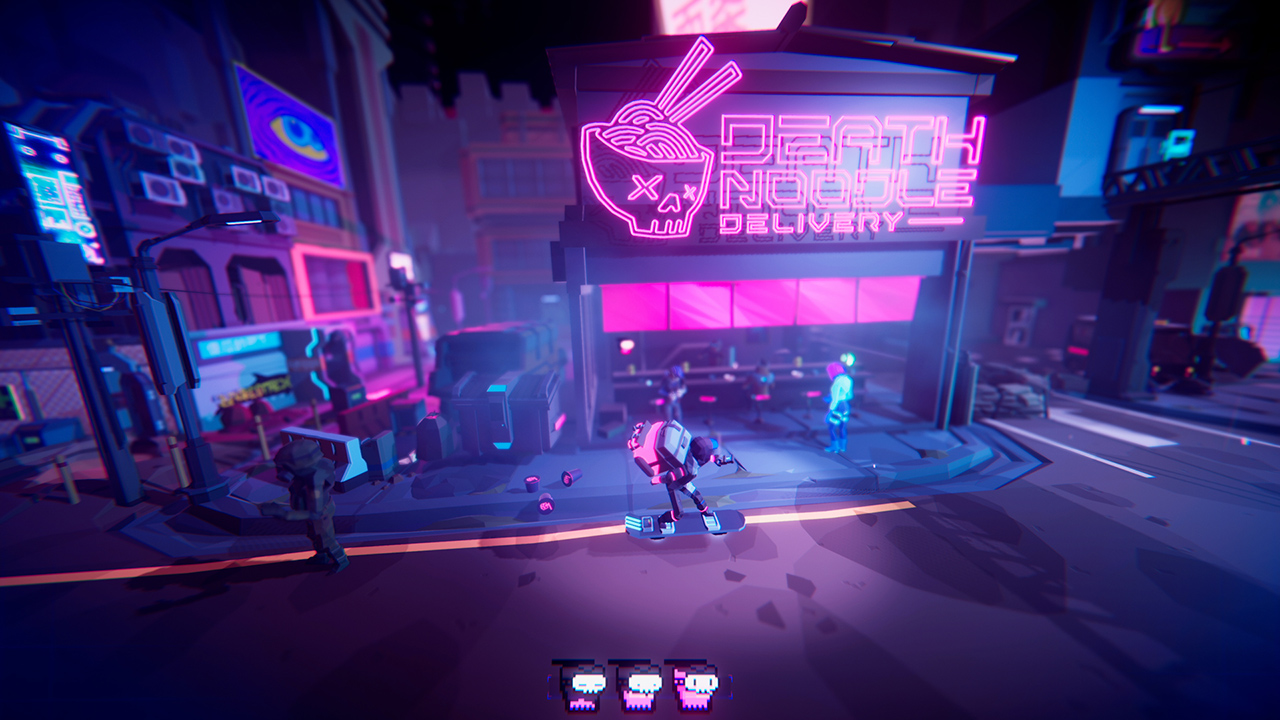Click the hoverboard under the rider
Screen dimensions: 1280x720
[685, 525]
